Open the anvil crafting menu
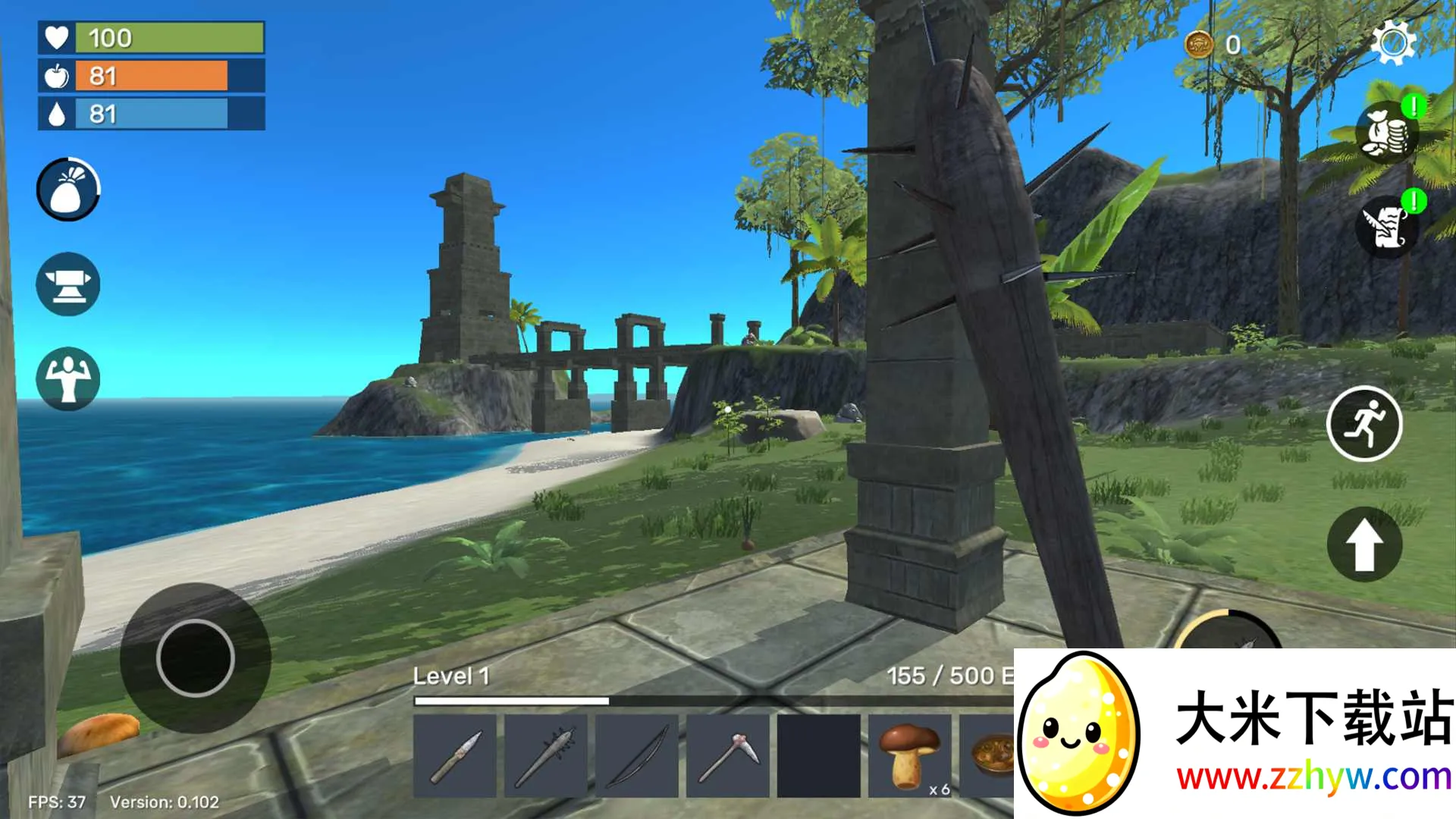Screen dimensions: 1456x819 coord(68,284)
